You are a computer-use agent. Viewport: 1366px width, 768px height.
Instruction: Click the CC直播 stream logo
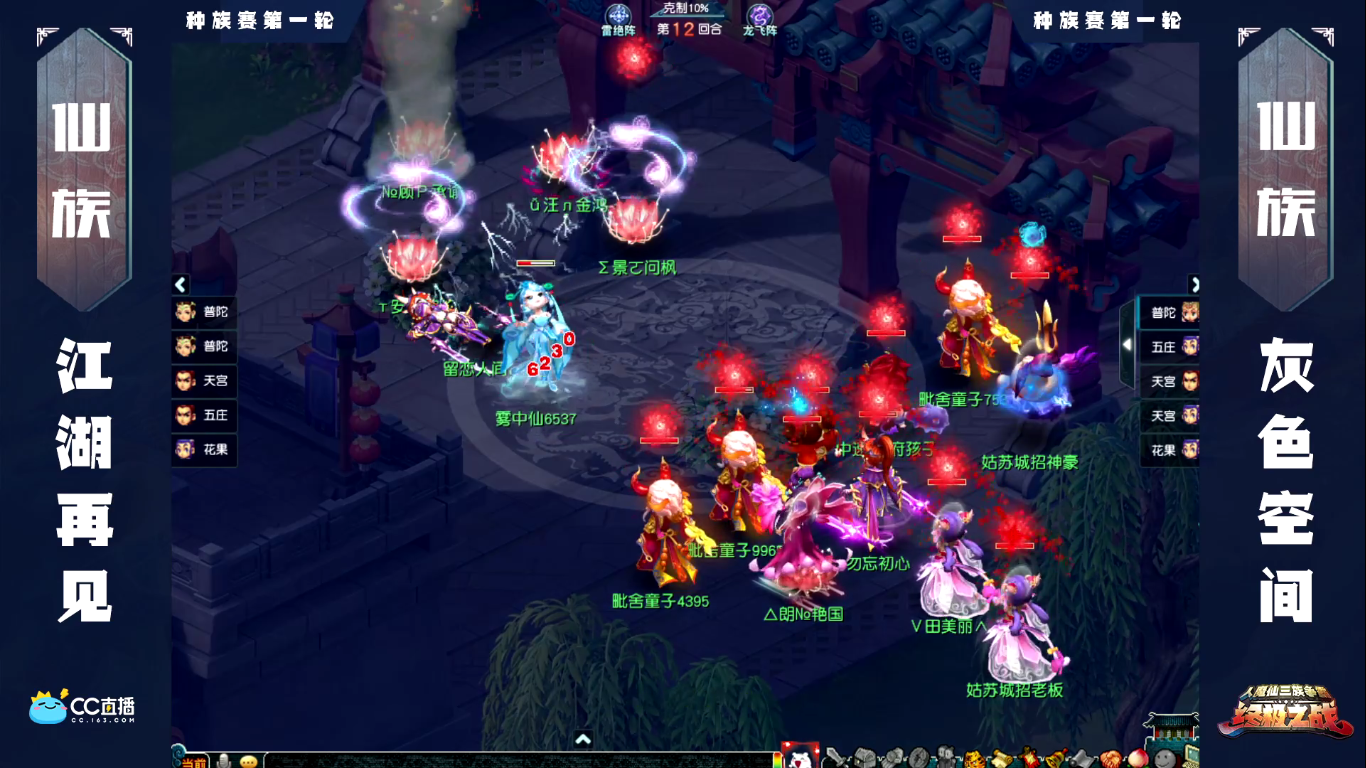coord(83,707)
